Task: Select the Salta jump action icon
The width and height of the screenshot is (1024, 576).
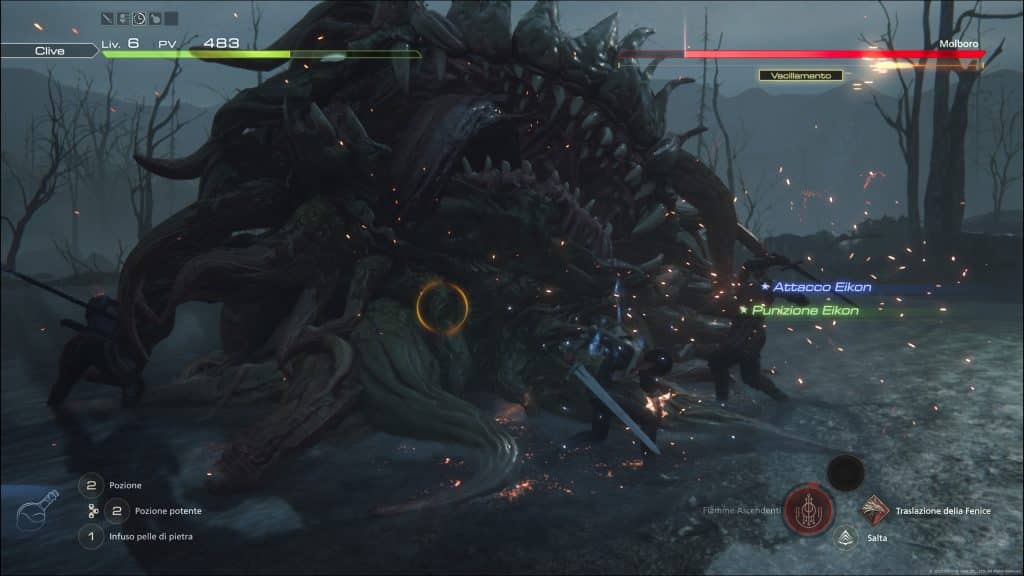Action: coord(845,538)
